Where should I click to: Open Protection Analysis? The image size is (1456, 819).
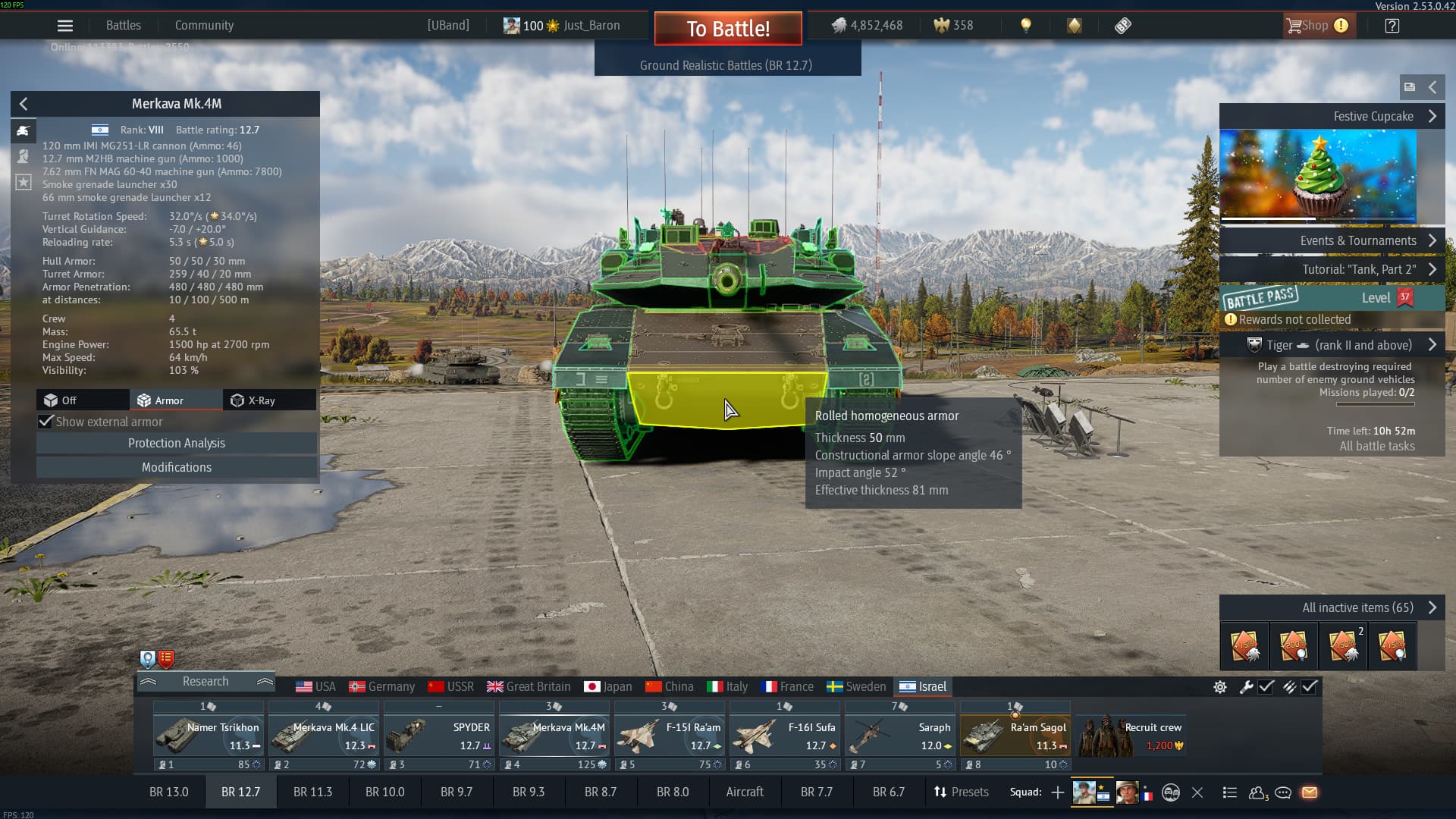coord(176,443)
